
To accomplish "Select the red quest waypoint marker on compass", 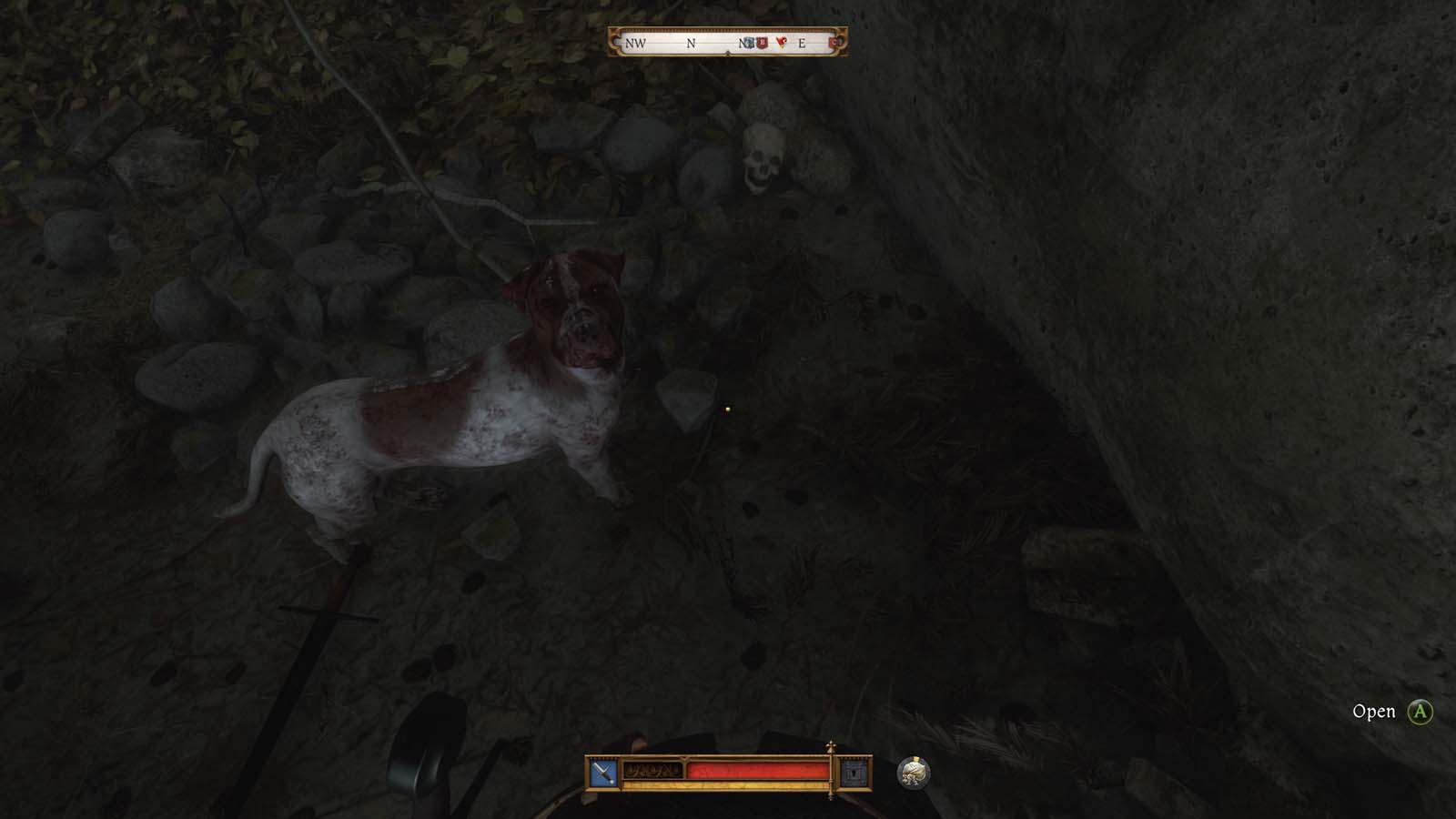I will 782,42.
